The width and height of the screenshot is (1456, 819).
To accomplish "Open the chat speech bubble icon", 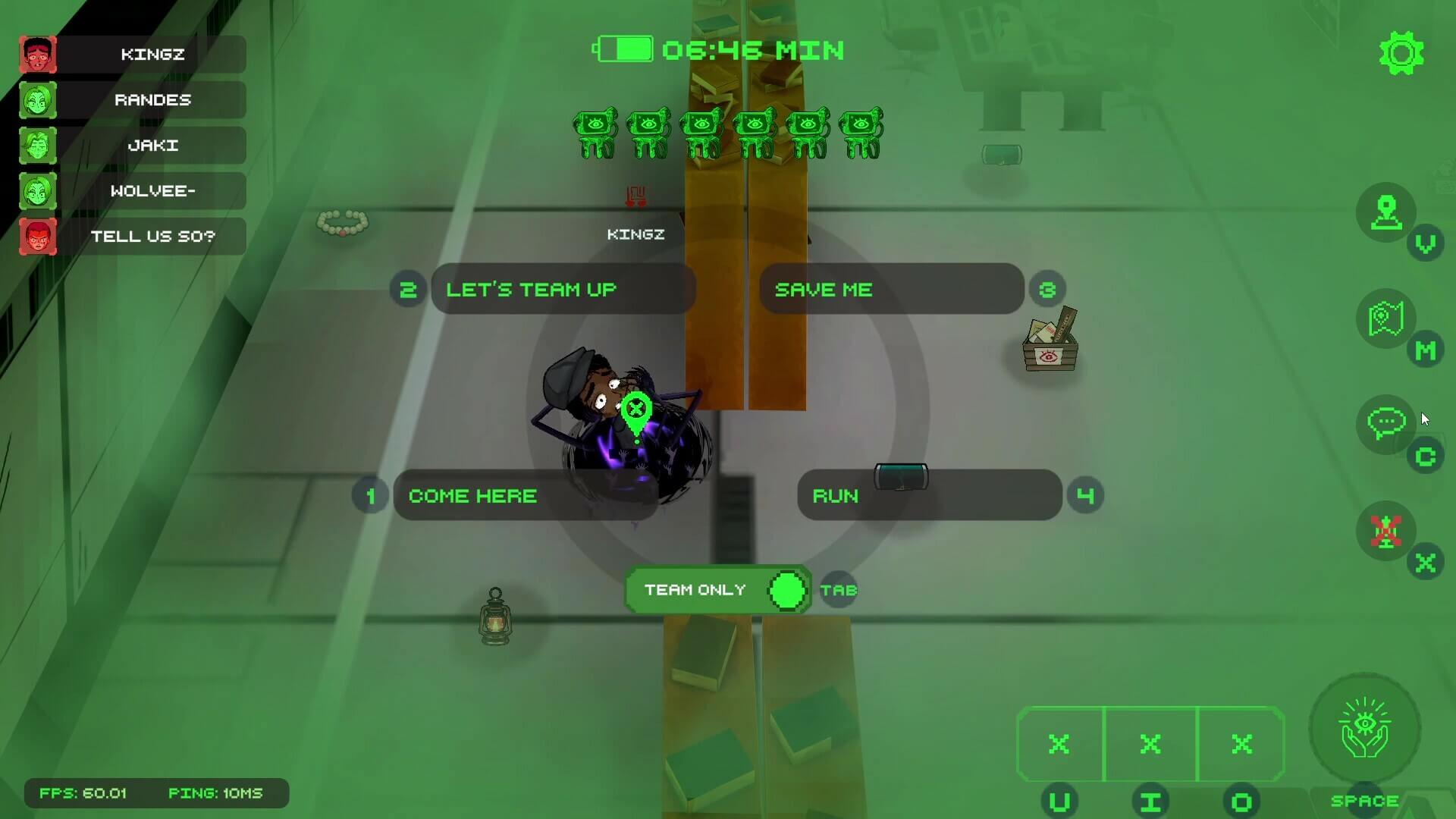I will pos(1385,424).
